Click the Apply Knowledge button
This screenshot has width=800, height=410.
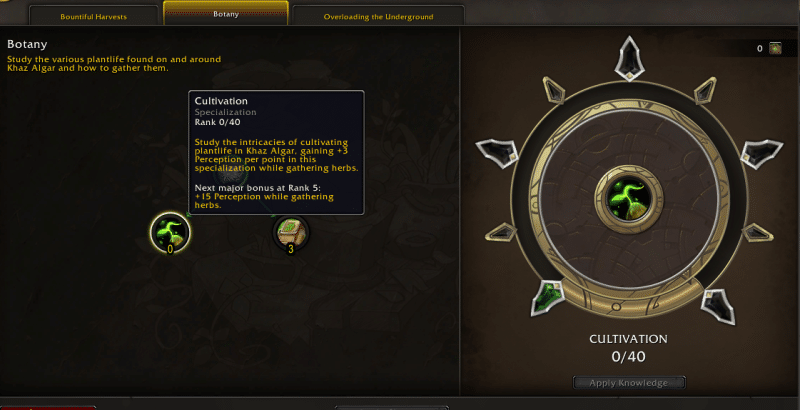pos(630,382)
